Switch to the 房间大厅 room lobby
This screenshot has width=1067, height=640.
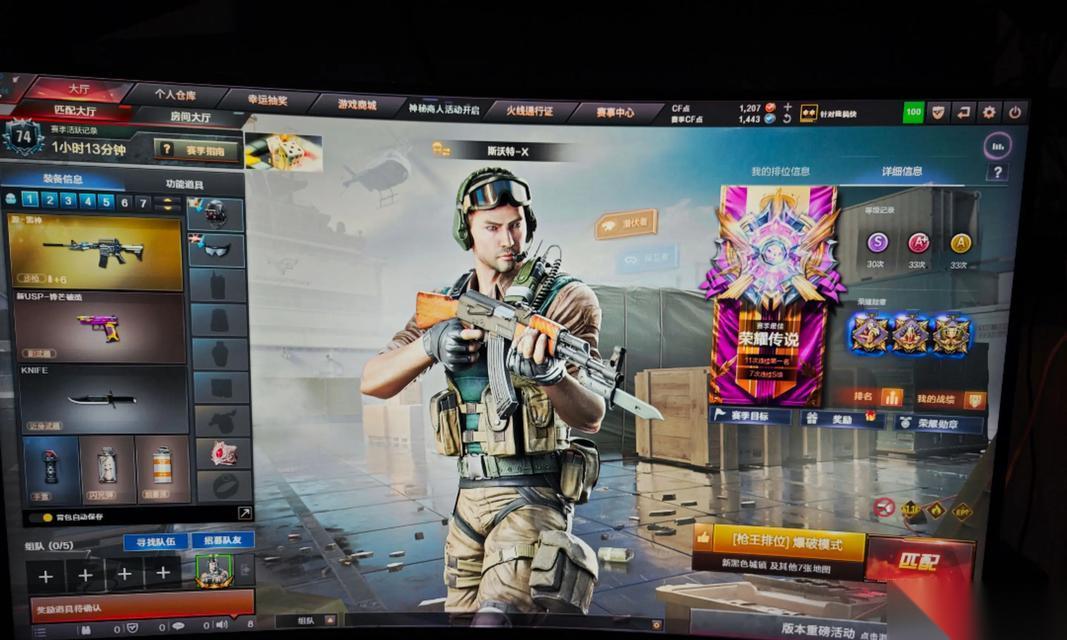coord(190,117)
